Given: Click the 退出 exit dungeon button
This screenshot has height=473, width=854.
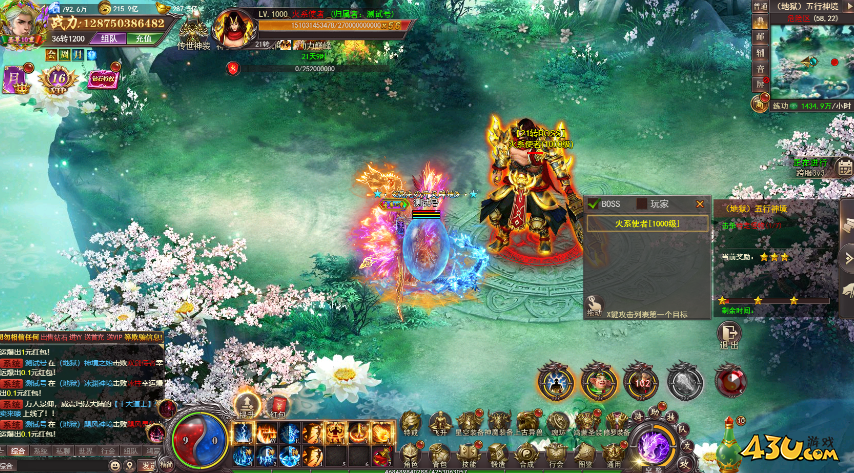Looking at the screenshot, I should pos(729,337).
